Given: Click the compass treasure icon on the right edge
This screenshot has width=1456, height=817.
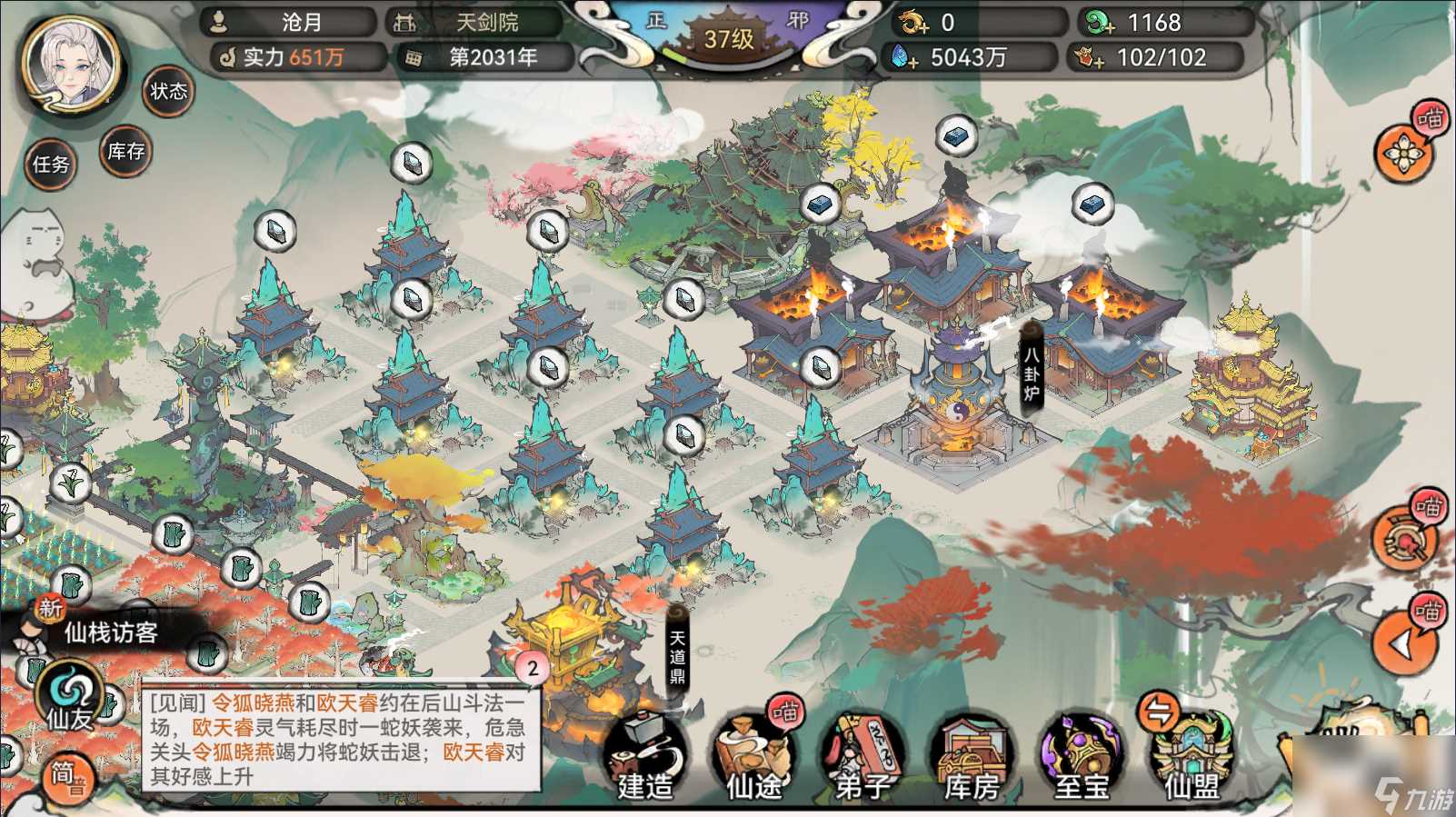Looking at the screenshot, I should [1404, 539].
